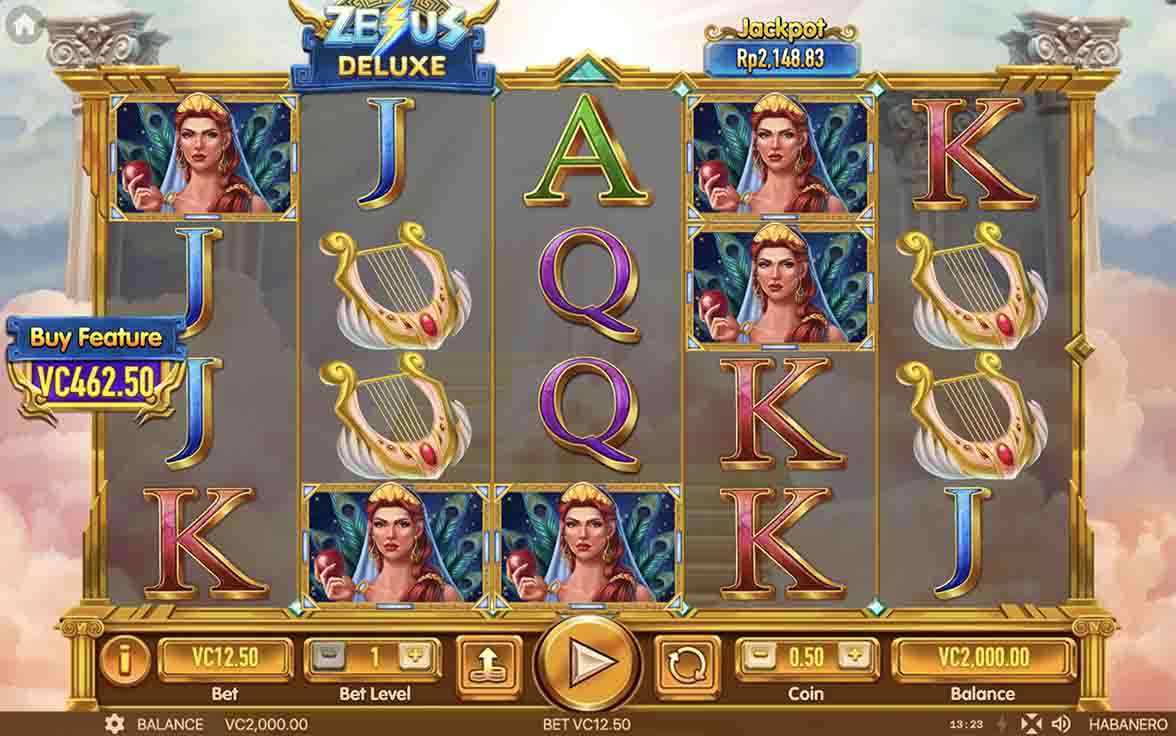Activate the autoplay circular arrows button
Image resolution: width=1176 pixels, height=736 pixels.
coord(687,663)
